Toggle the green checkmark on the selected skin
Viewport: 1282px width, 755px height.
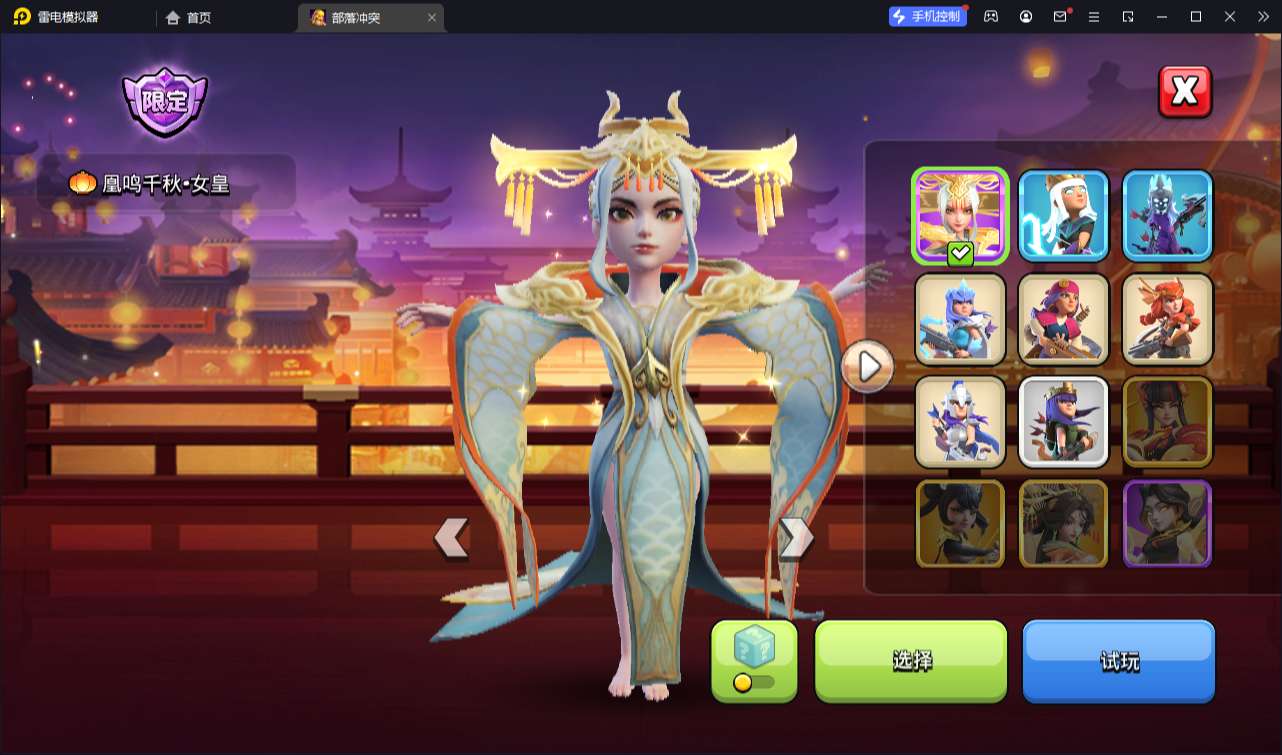pos(957,254)
